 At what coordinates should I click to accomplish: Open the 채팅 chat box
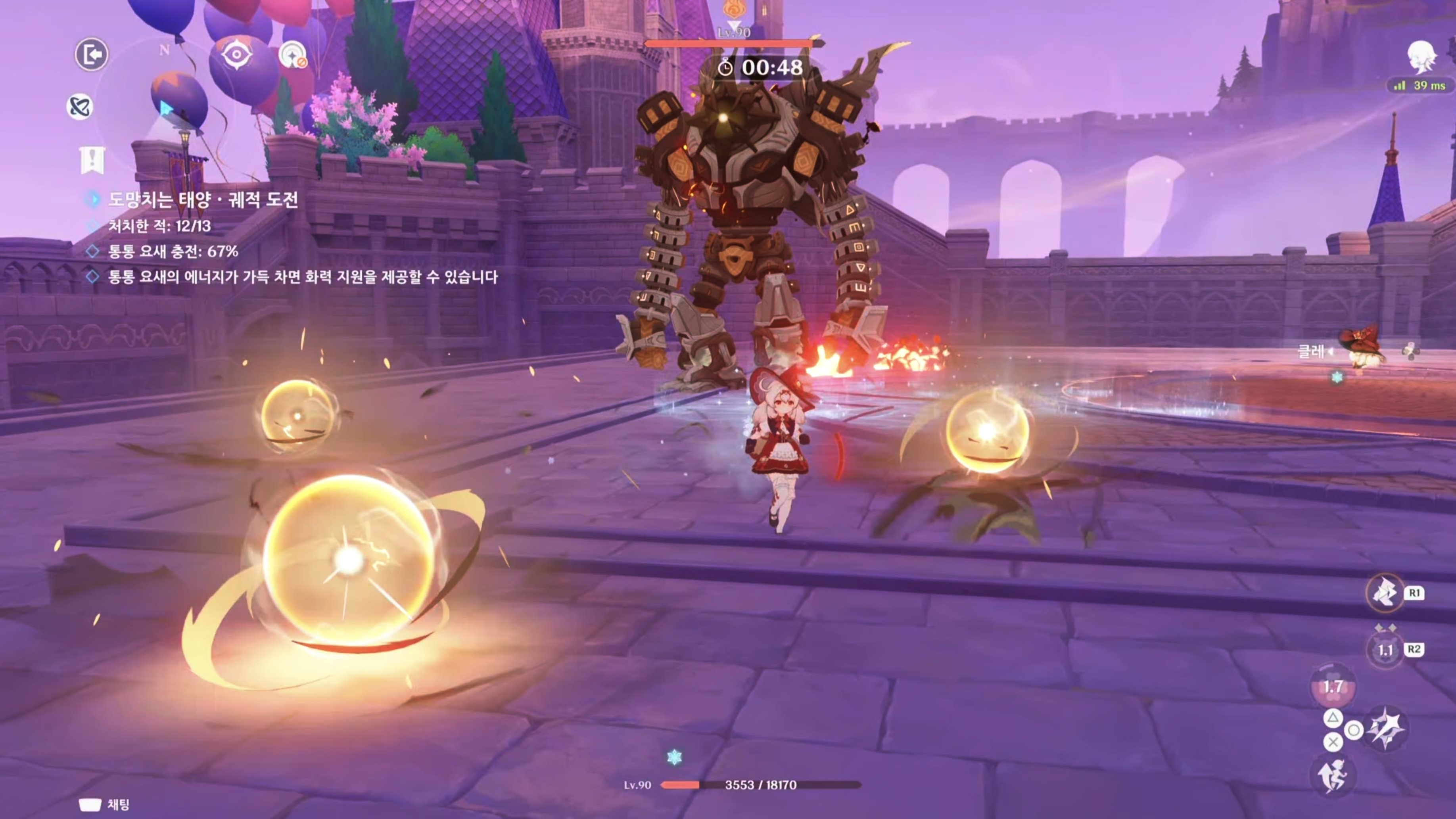[105, 804]
